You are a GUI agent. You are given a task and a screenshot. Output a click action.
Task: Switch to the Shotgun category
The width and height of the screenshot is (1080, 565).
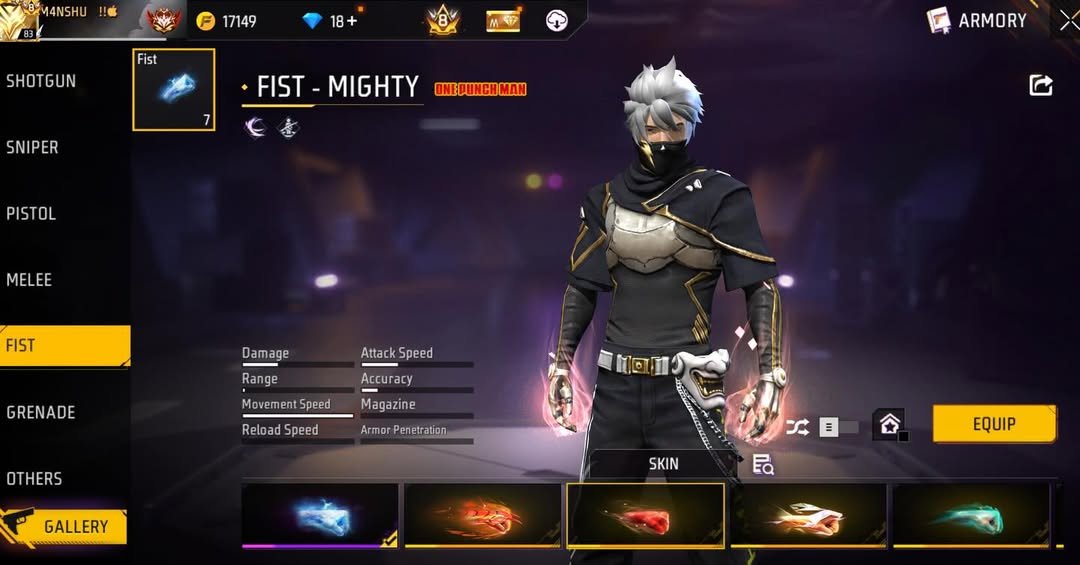pyautogui.click(x=41, y=81)
